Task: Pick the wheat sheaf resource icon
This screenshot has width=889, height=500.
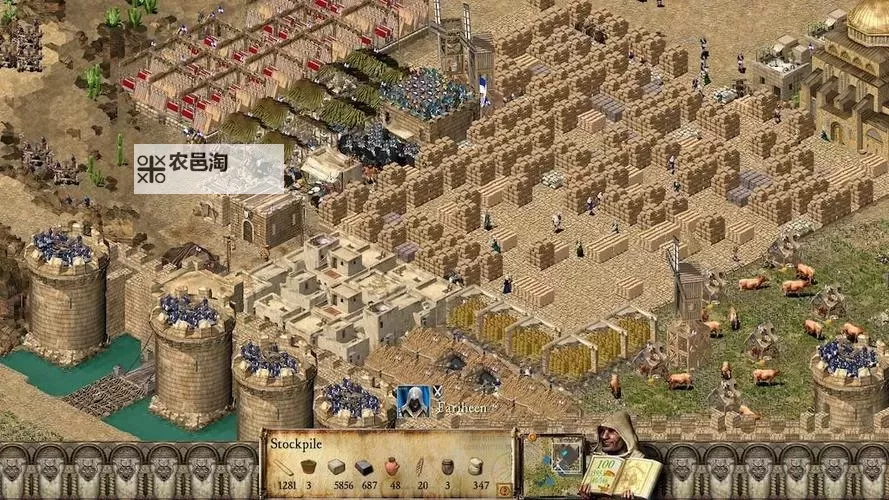Action: pyautogui.click(x=420, y=467)
